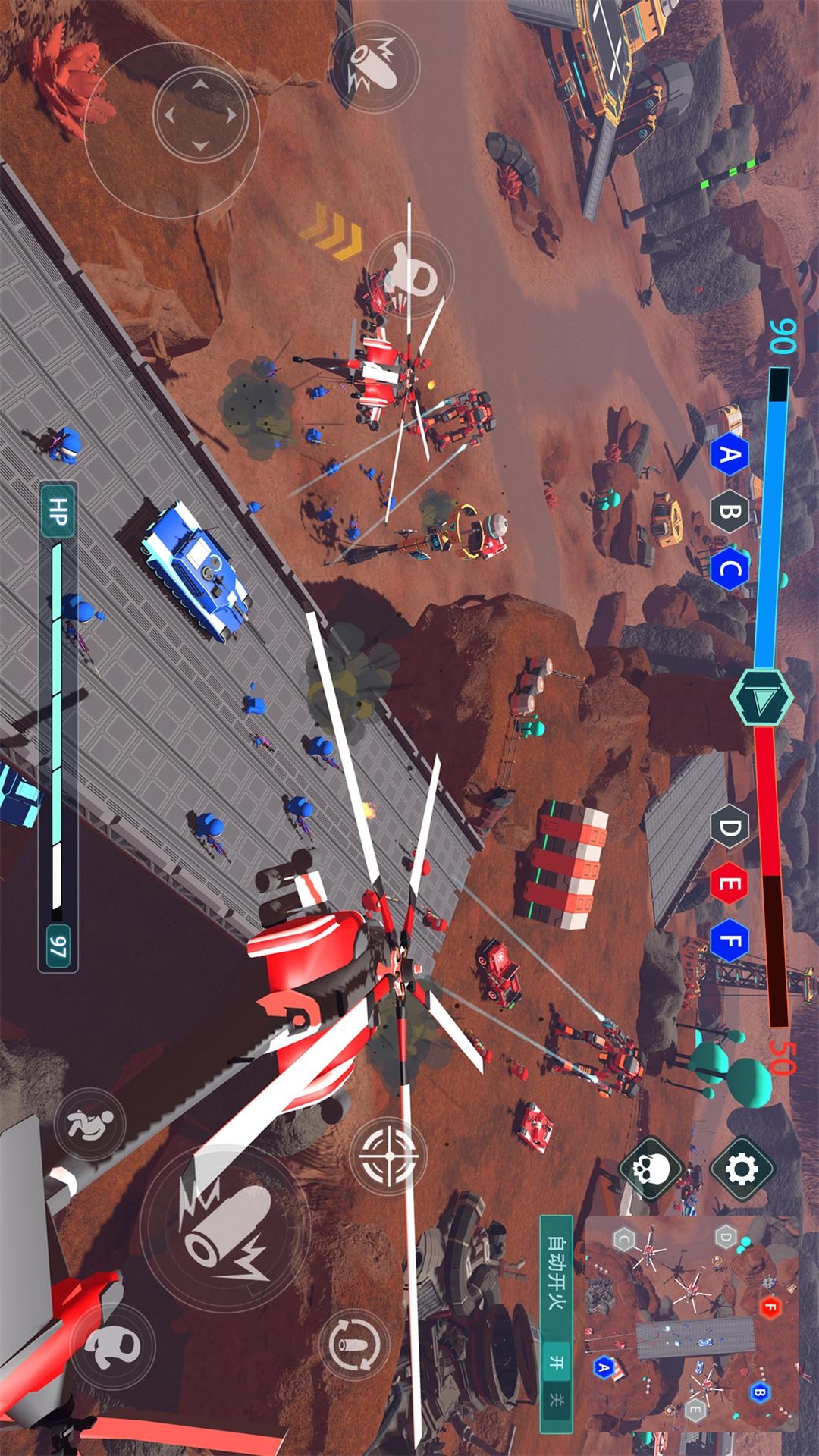Tap the skull diamond button
The width and height of the screenshot is (819, 1456).
tap(651, 1169)
